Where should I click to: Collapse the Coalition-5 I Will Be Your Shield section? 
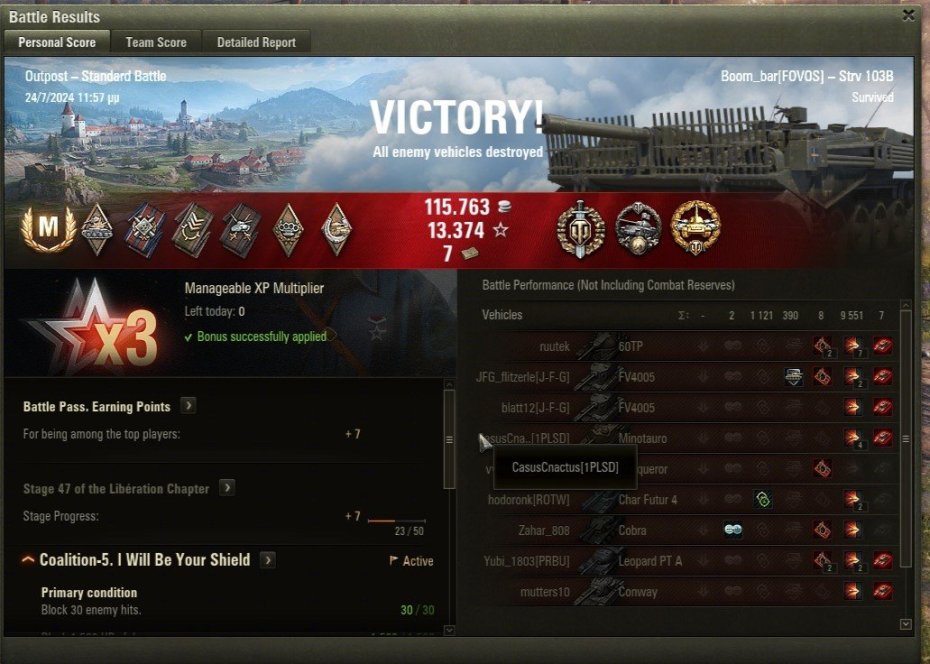coord(28,560)
